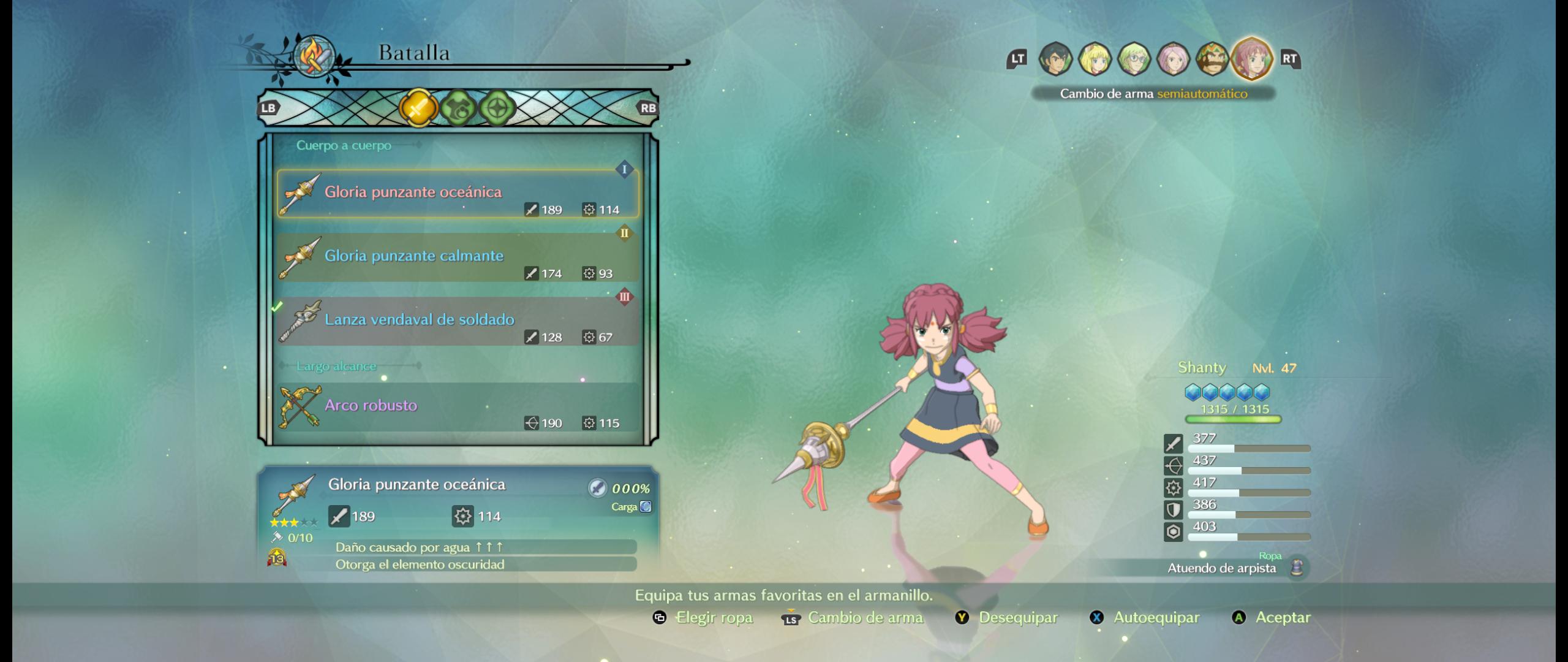Confirm with Aceptar
Image resolution: width=1568 pixels, height=662 pixels.
coord(1271,618)
